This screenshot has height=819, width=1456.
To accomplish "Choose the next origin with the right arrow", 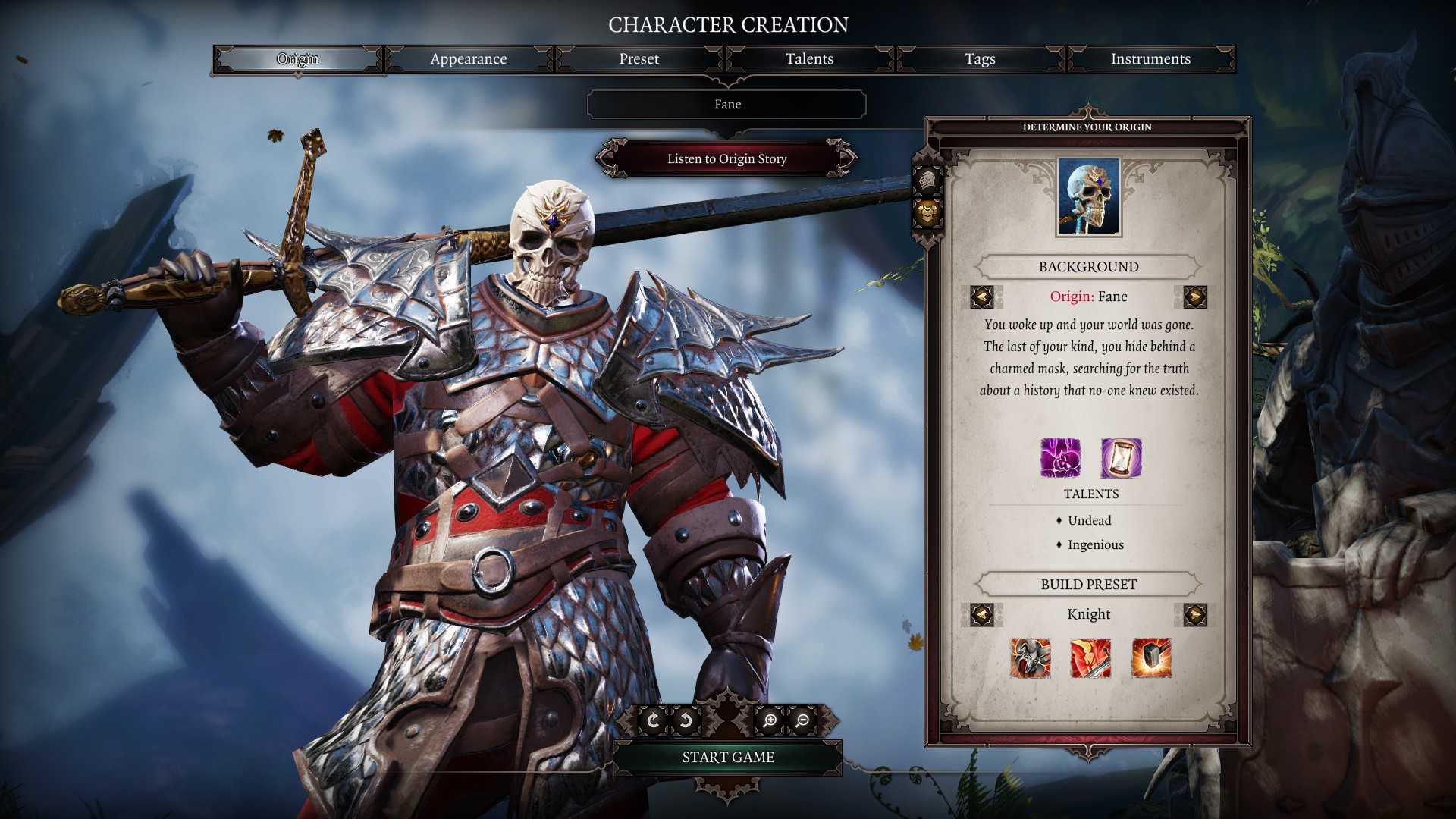I will pyautogui.click(x=1194, y=297).
